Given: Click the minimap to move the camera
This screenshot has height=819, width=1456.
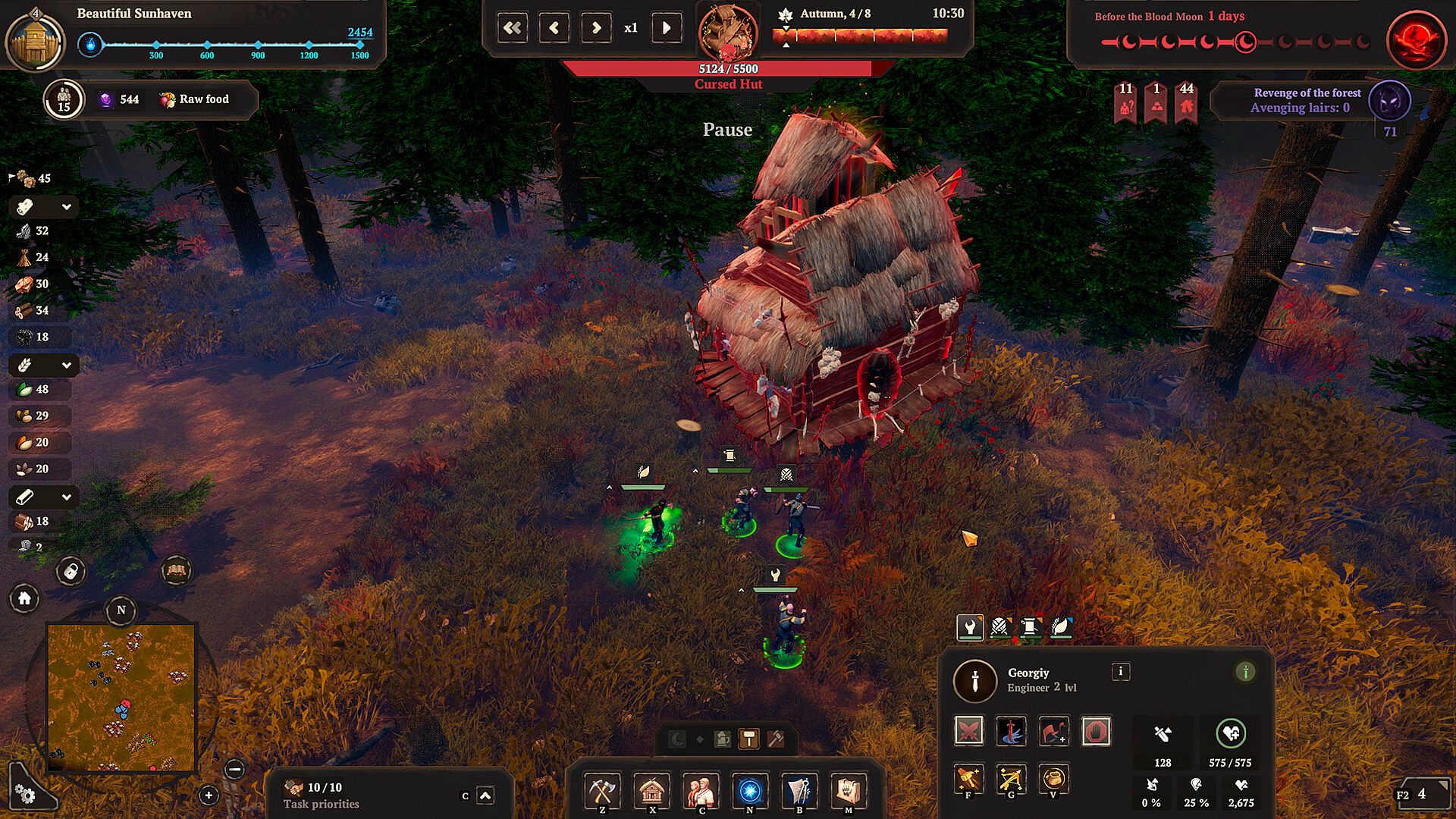Looking at the screenshot, I should pos(121,697).
